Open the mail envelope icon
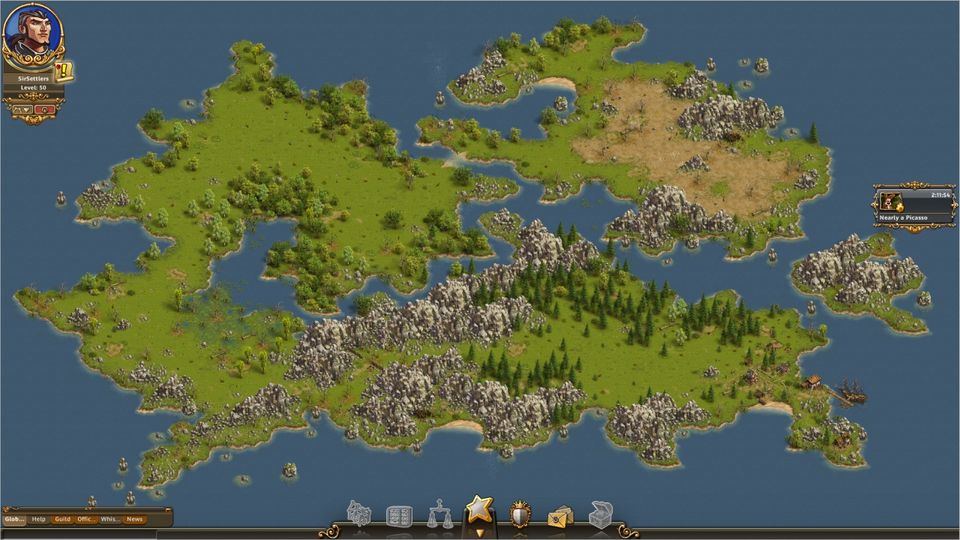The width and height of the screenshot is (960, 540). pyautogui.click(x=560, y=516)
